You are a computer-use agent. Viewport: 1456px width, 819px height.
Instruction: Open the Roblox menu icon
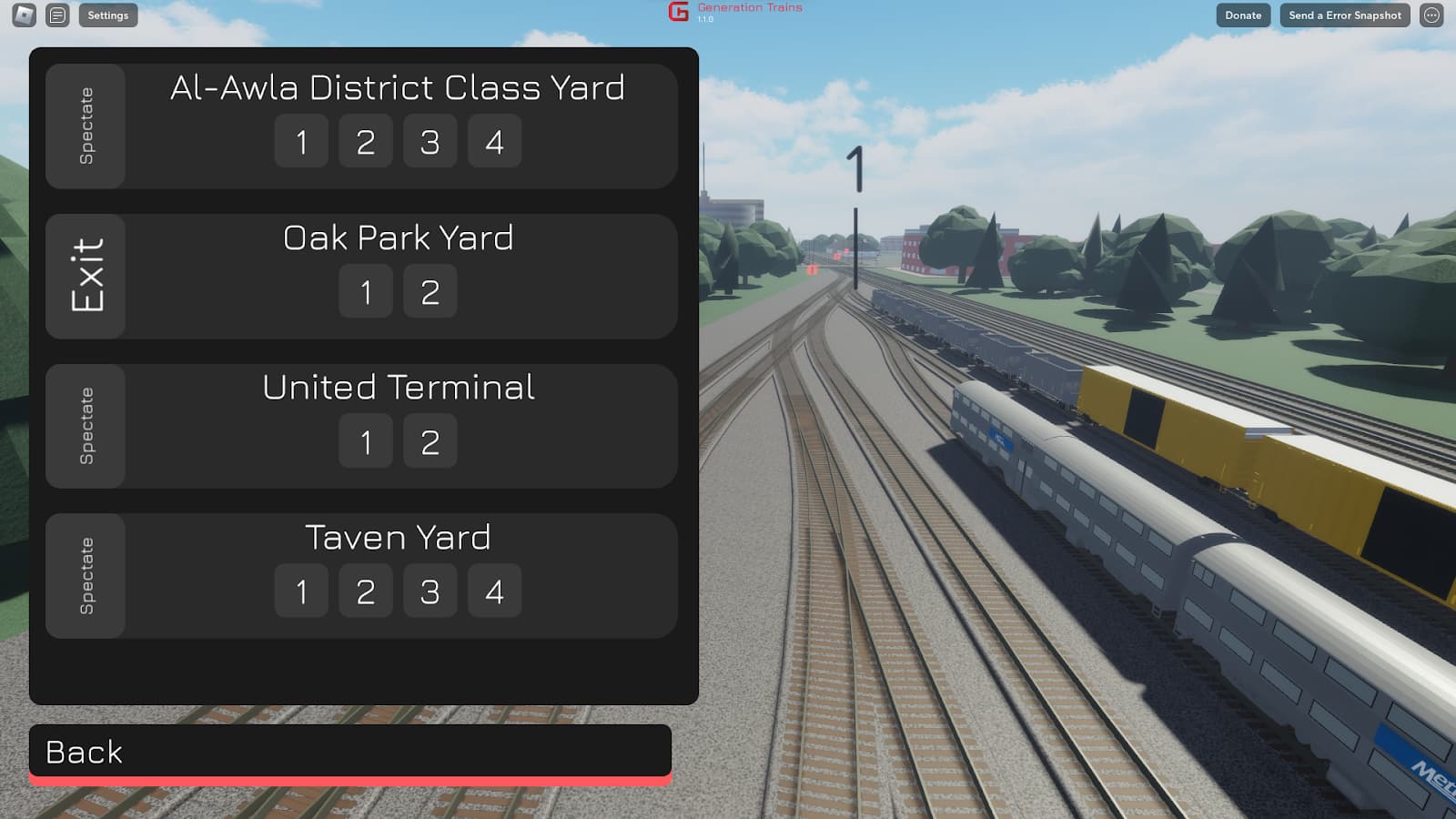[25, 15]
